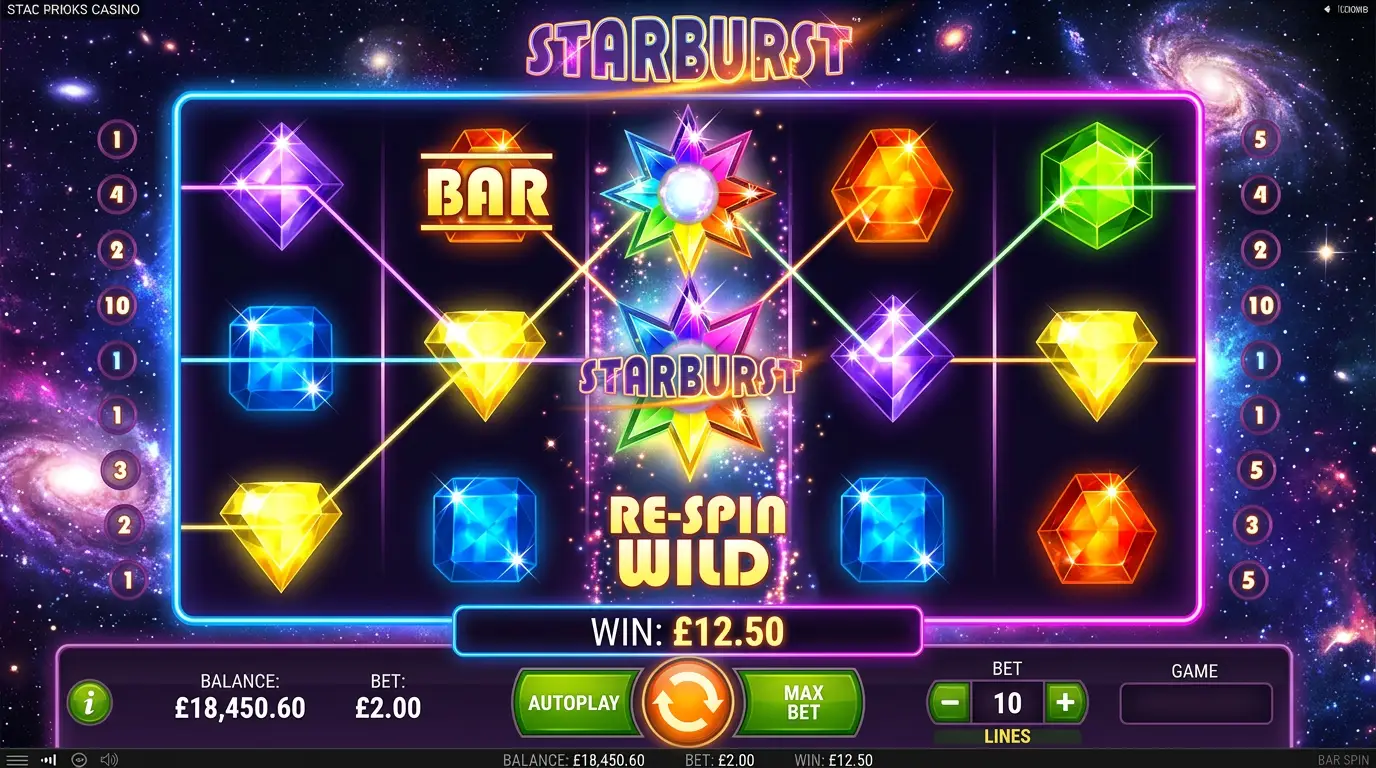
Task: Open the hamburger menu in the bottom bar
Action: point(17,758)
